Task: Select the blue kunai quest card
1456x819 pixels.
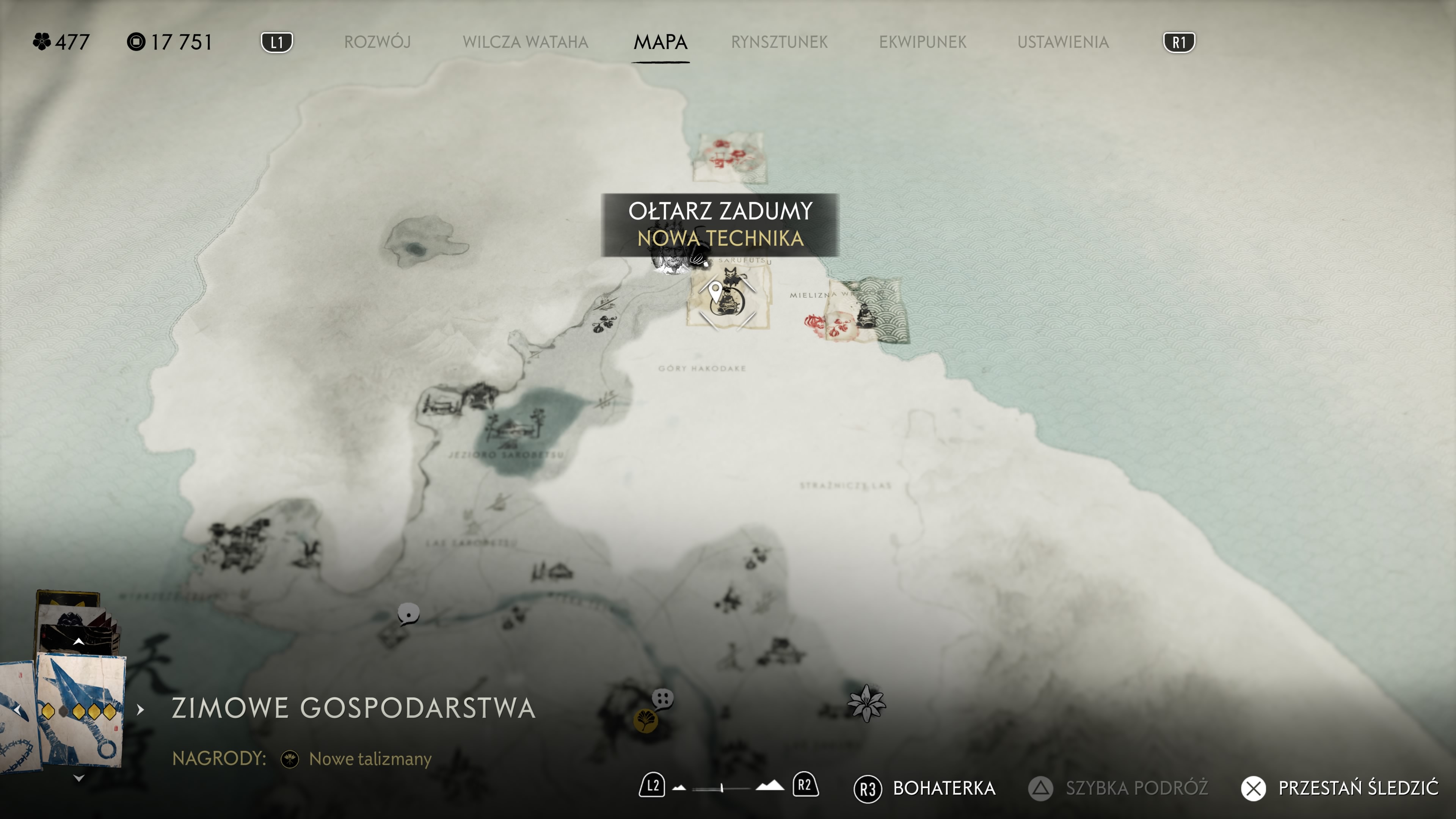Action: pos(80,709)
